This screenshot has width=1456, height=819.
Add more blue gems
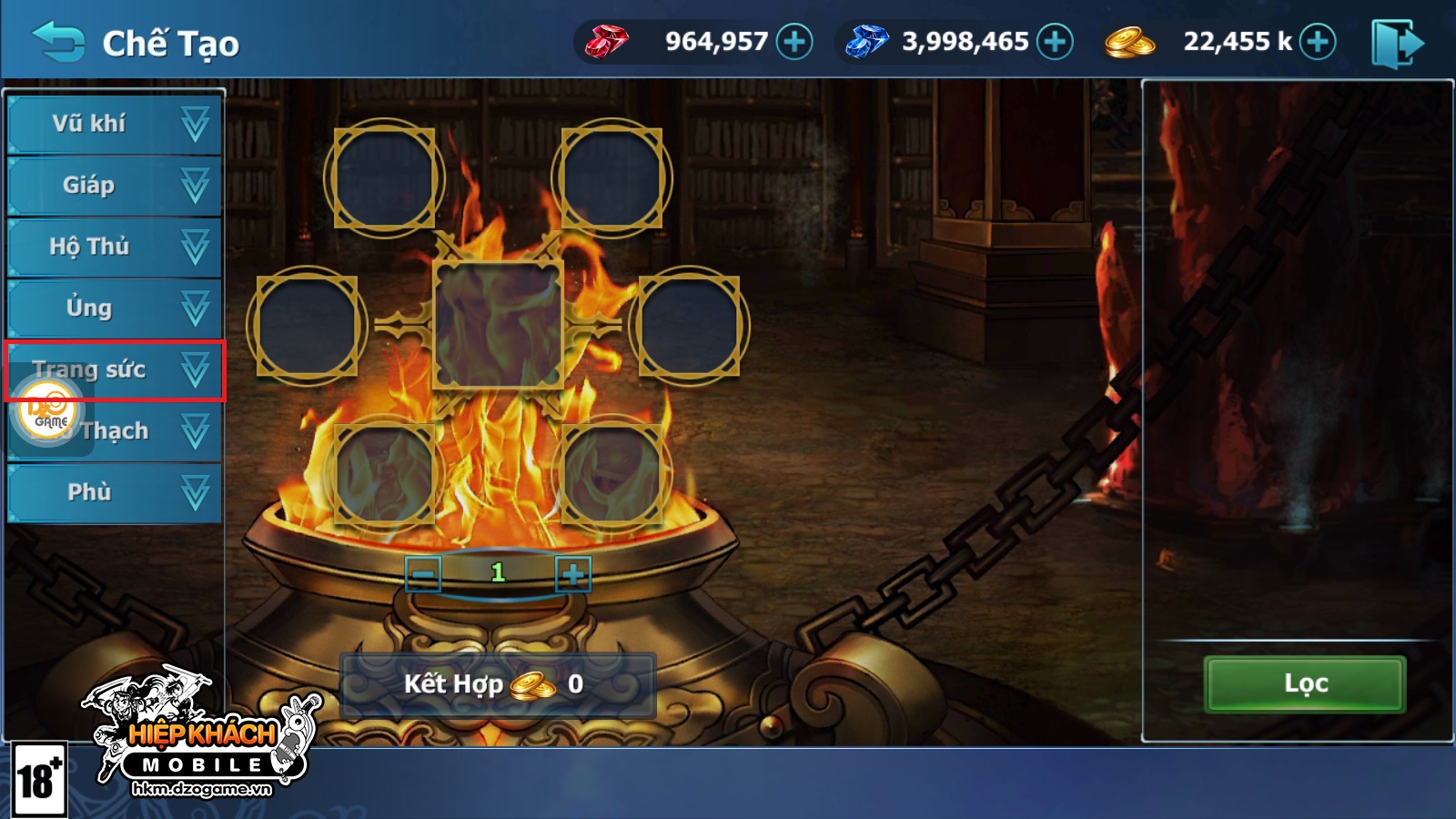[1055, 42]
